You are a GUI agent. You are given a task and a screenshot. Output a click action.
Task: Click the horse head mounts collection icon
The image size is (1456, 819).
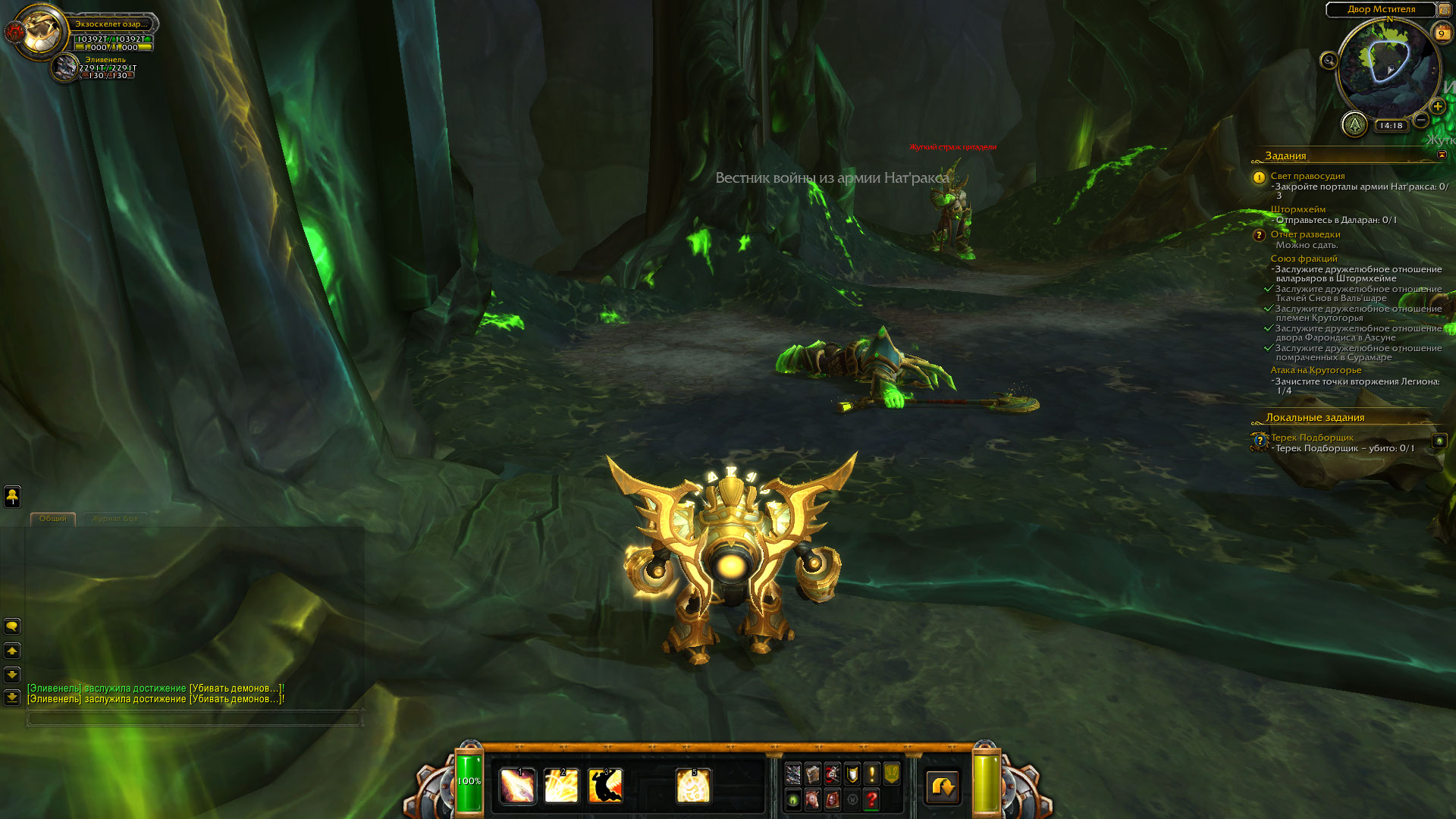[813, 799]
